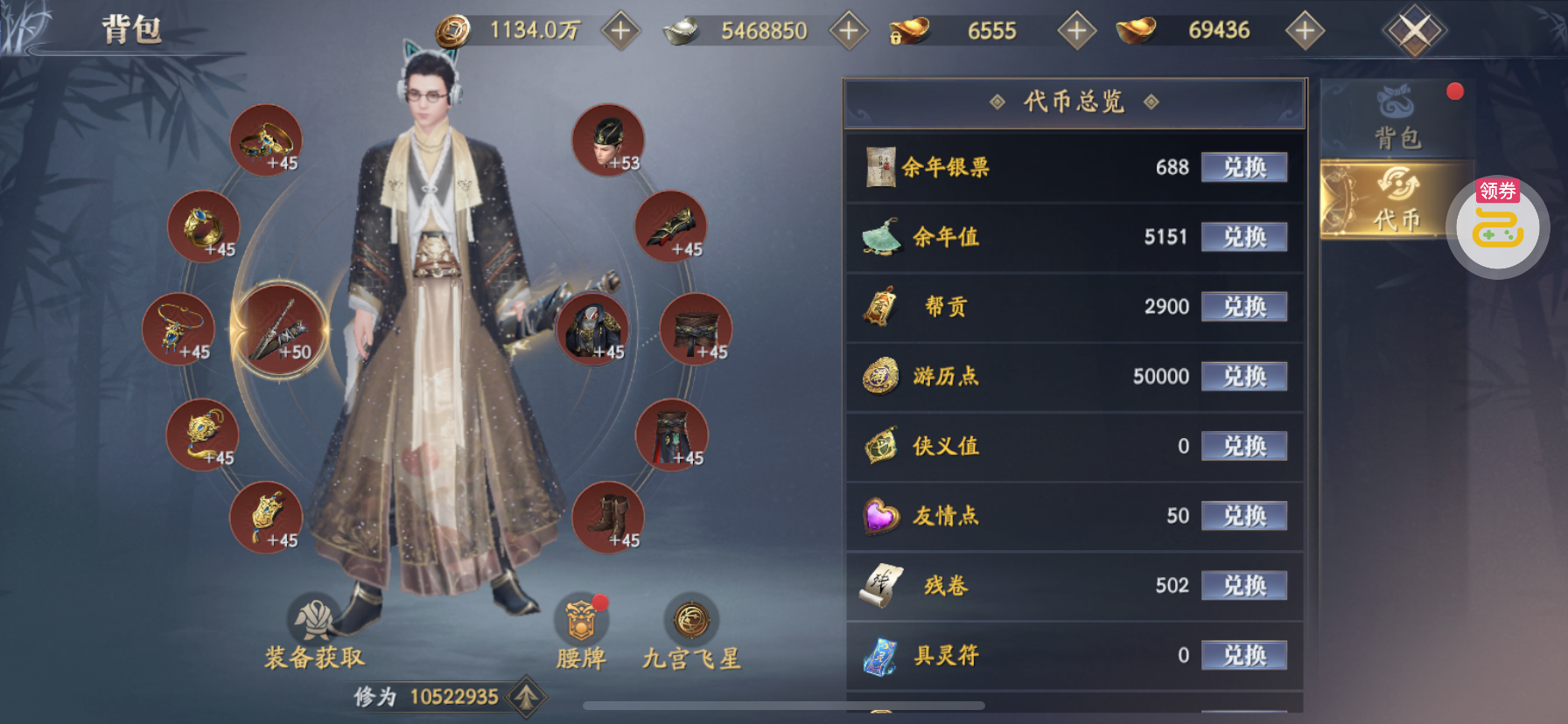
Task: Tap 兑换 for 具灵符
Action: pyautogui.click(x=1243, y=656)
